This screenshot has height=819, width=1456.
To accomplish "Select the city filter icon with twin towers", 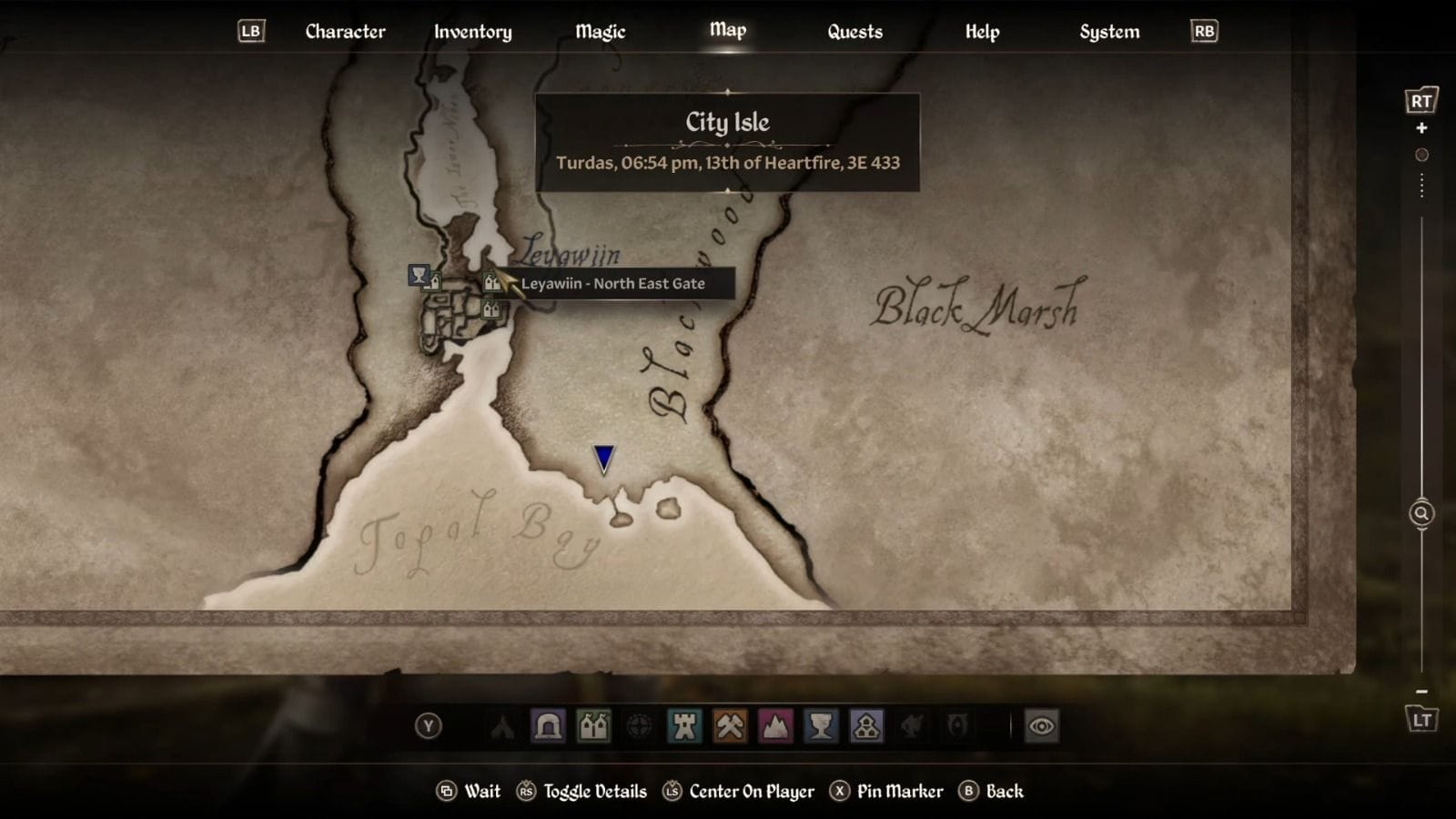I will [593, 726].
